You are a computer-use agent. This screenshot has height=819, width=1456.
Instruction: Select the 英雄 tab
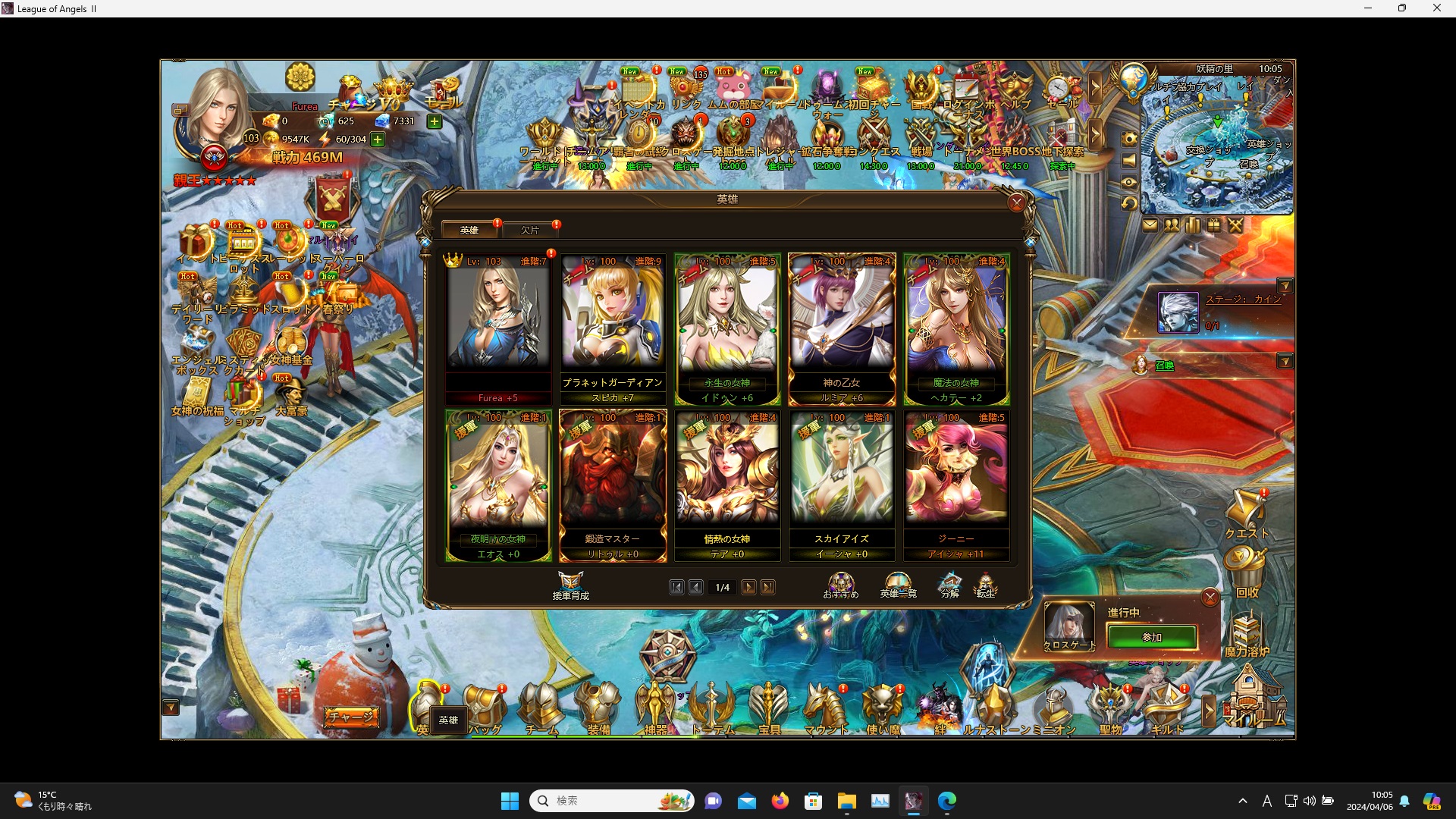pos(469,230)
